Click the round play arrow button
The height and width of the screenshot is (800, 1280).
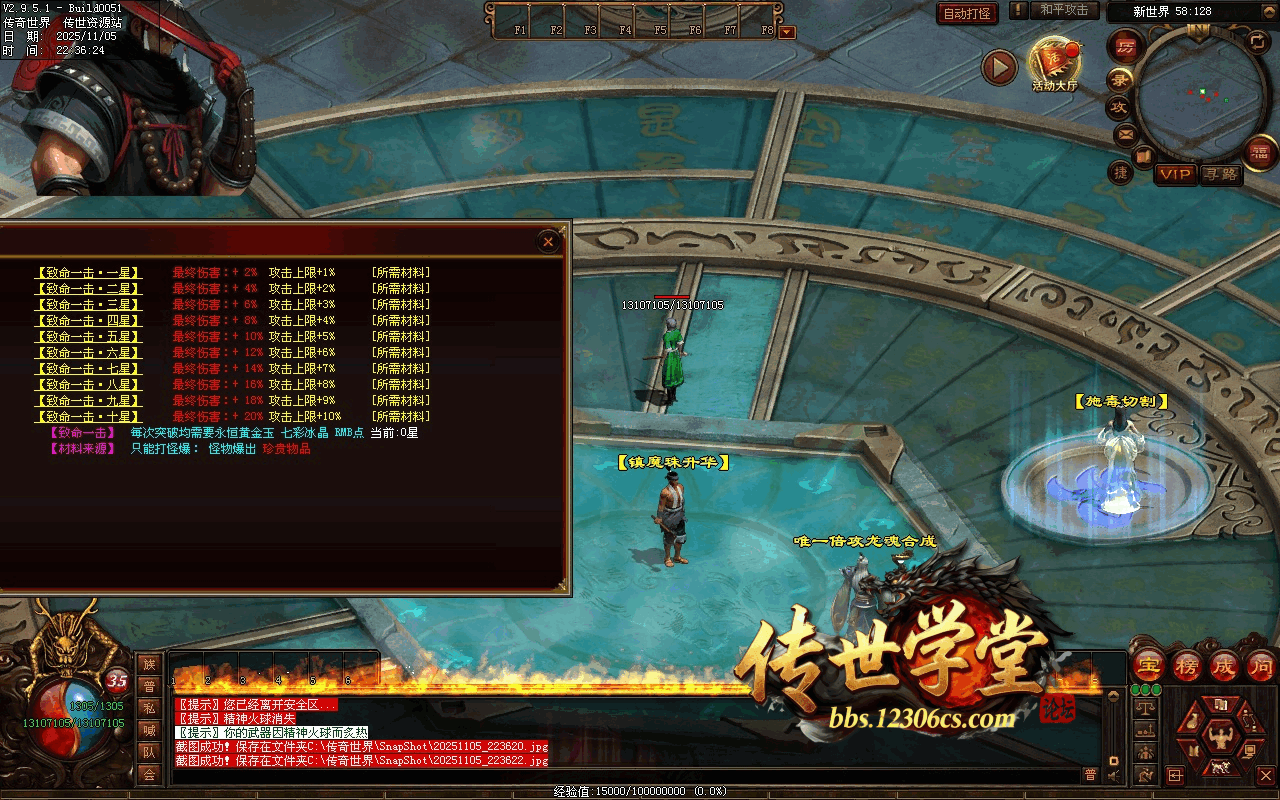pos(998,67)
